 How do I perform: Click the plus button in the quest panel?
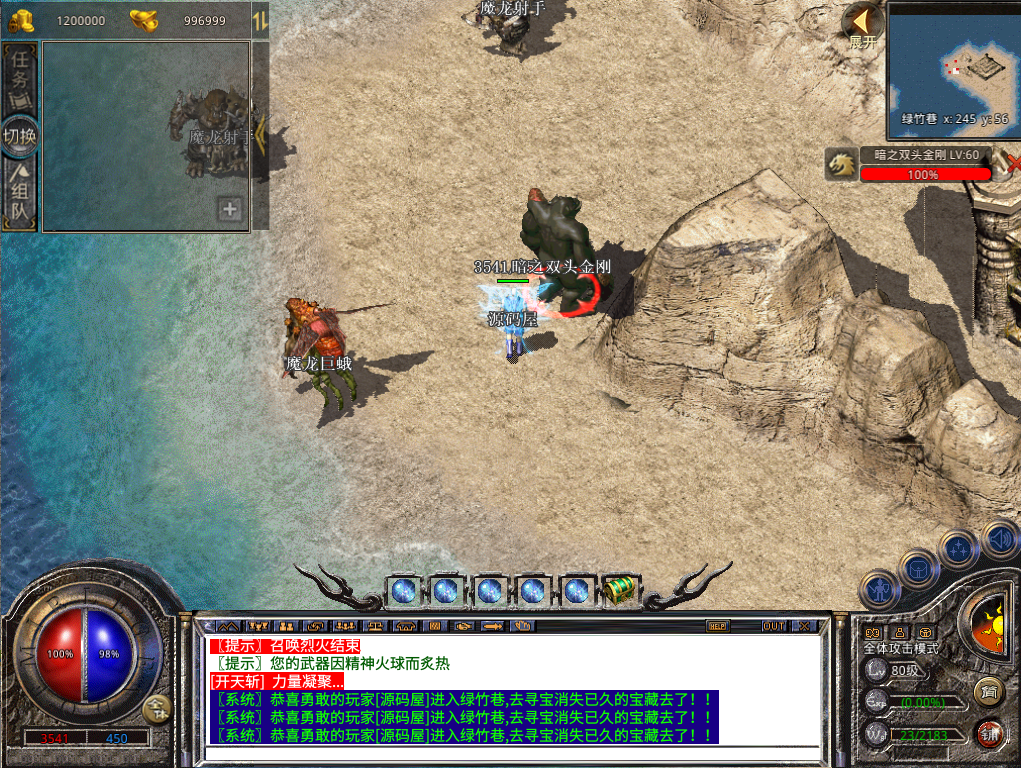click(x=231, y=209)
